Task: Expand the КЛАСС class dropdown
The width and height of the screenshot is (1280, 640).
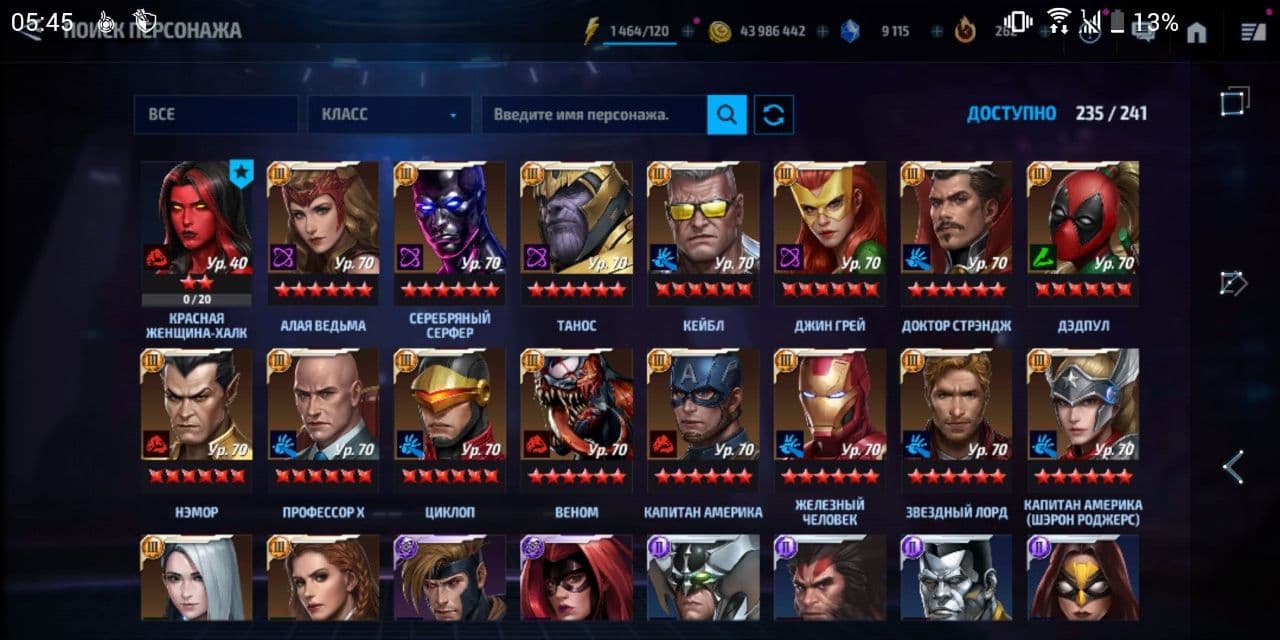Action: pos(389,115)
